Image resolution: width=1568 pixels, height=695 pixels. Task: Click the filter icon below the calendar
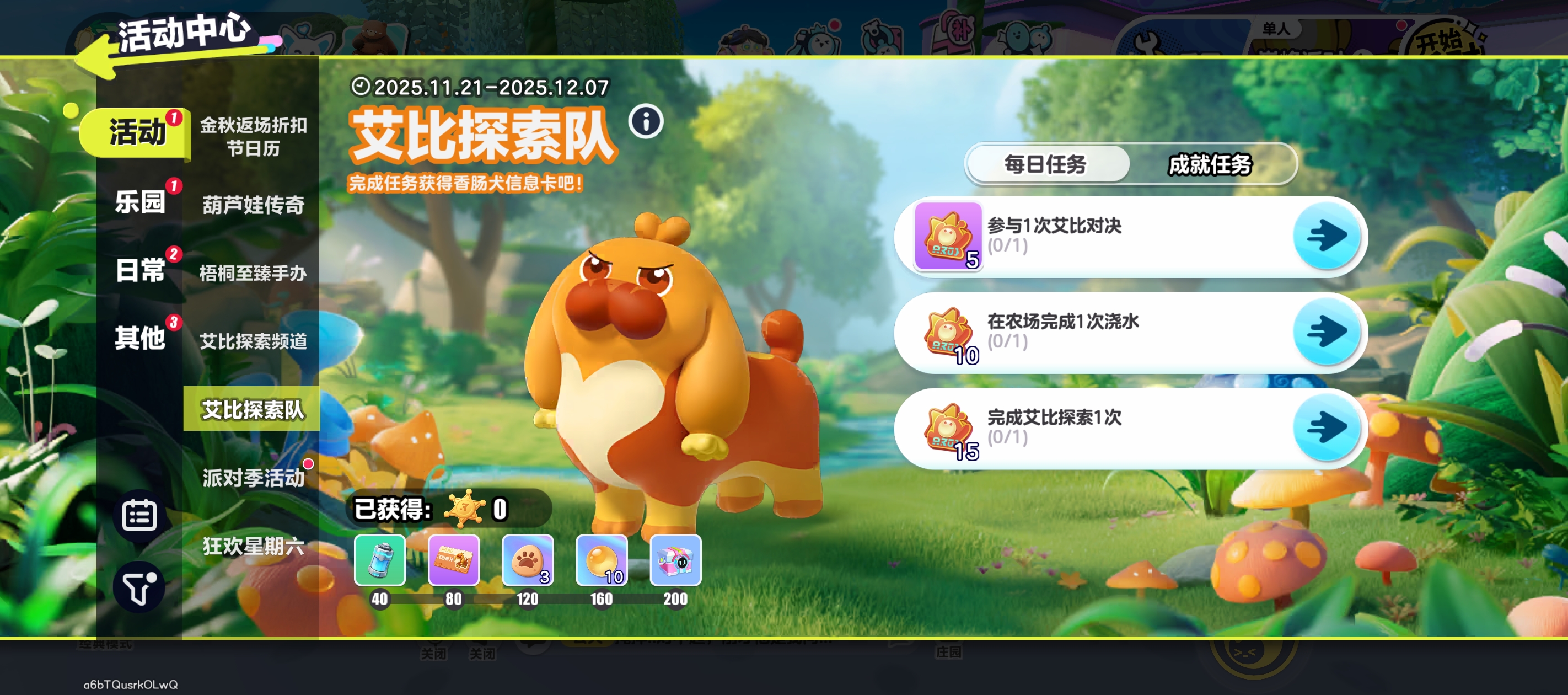click(139, 586)
